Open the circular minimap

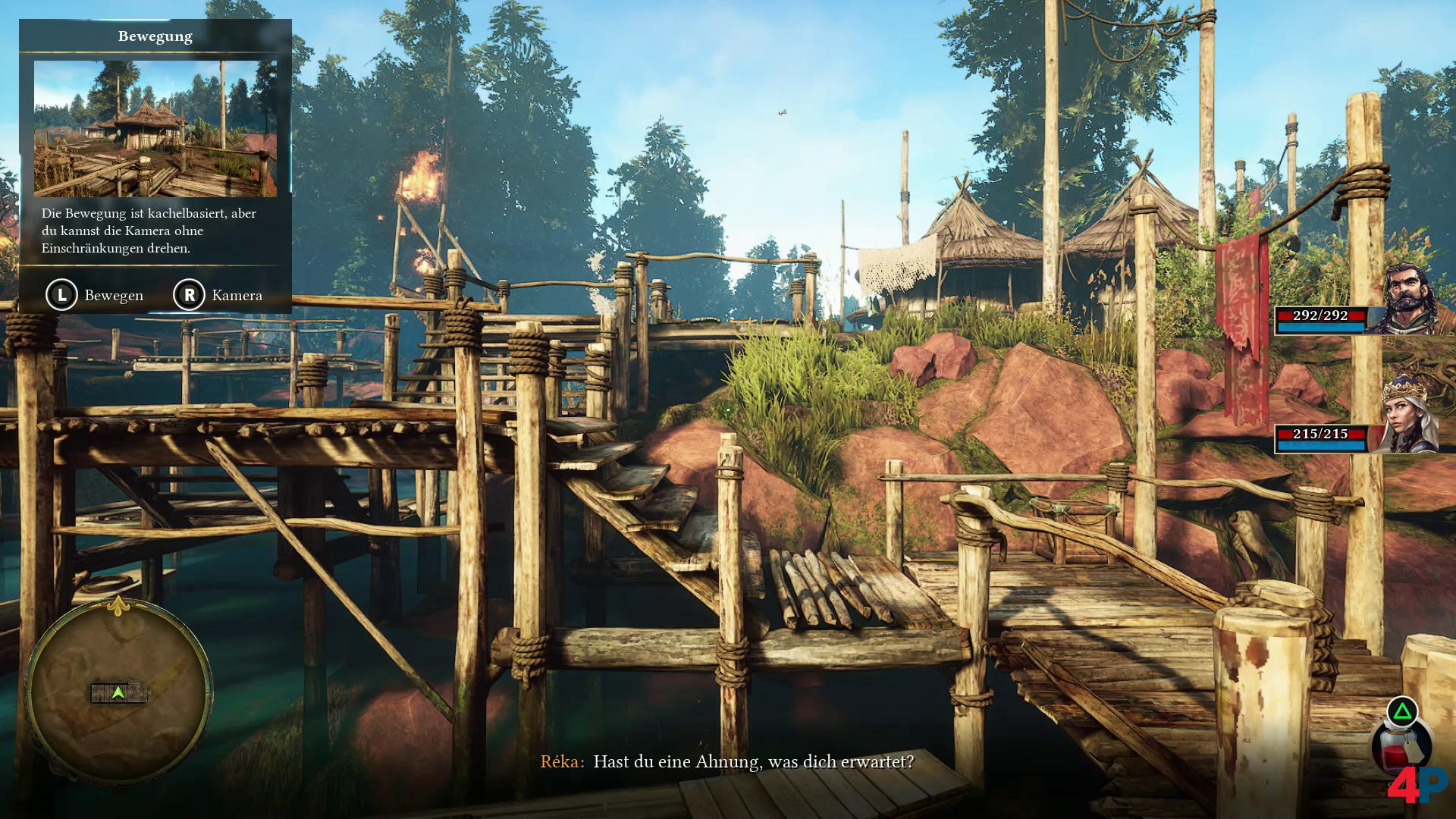tap(119, 692)
